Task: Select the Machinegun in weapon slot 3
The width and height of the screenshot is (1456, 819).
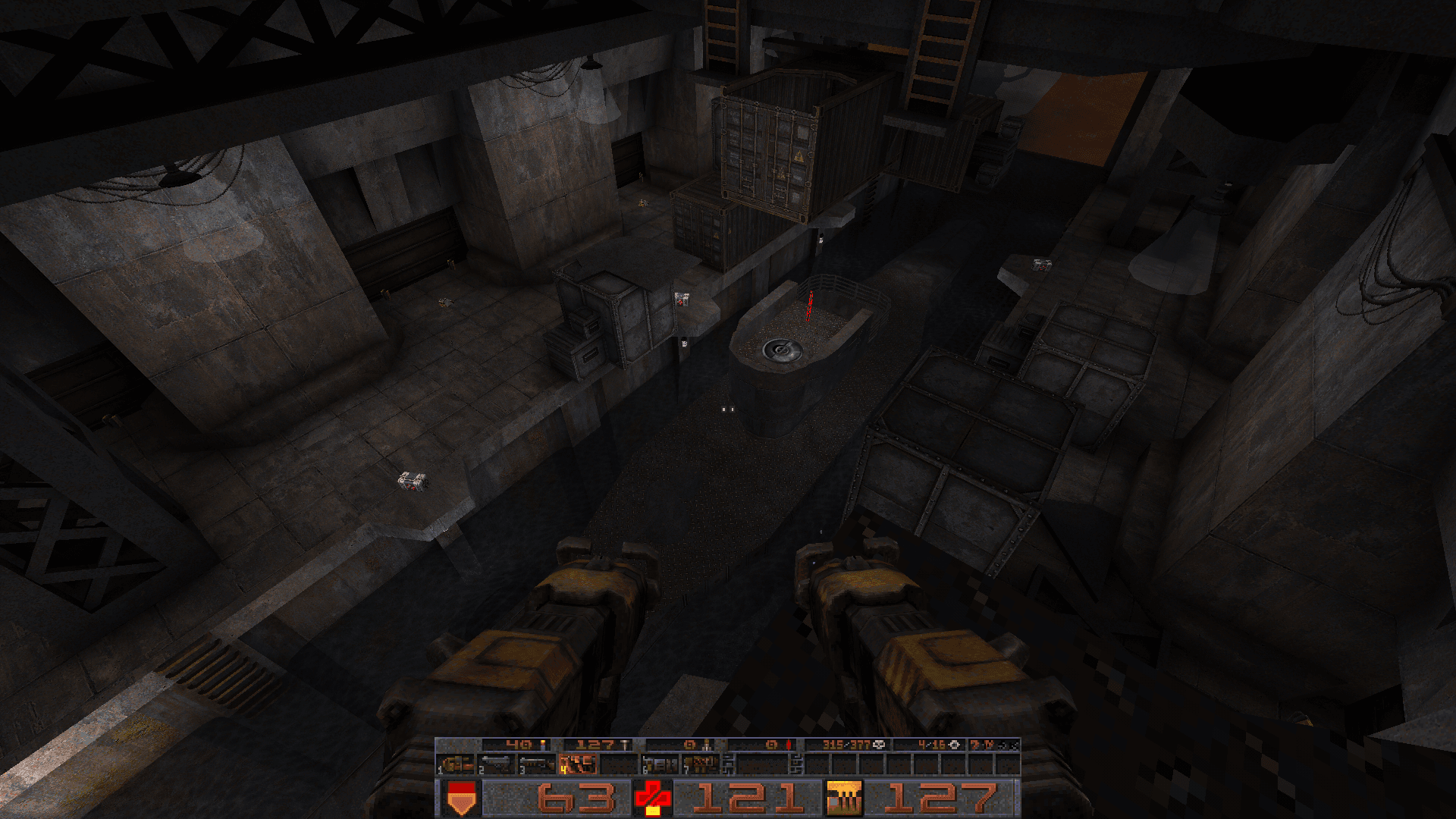Action: click(x=537, y=764)
